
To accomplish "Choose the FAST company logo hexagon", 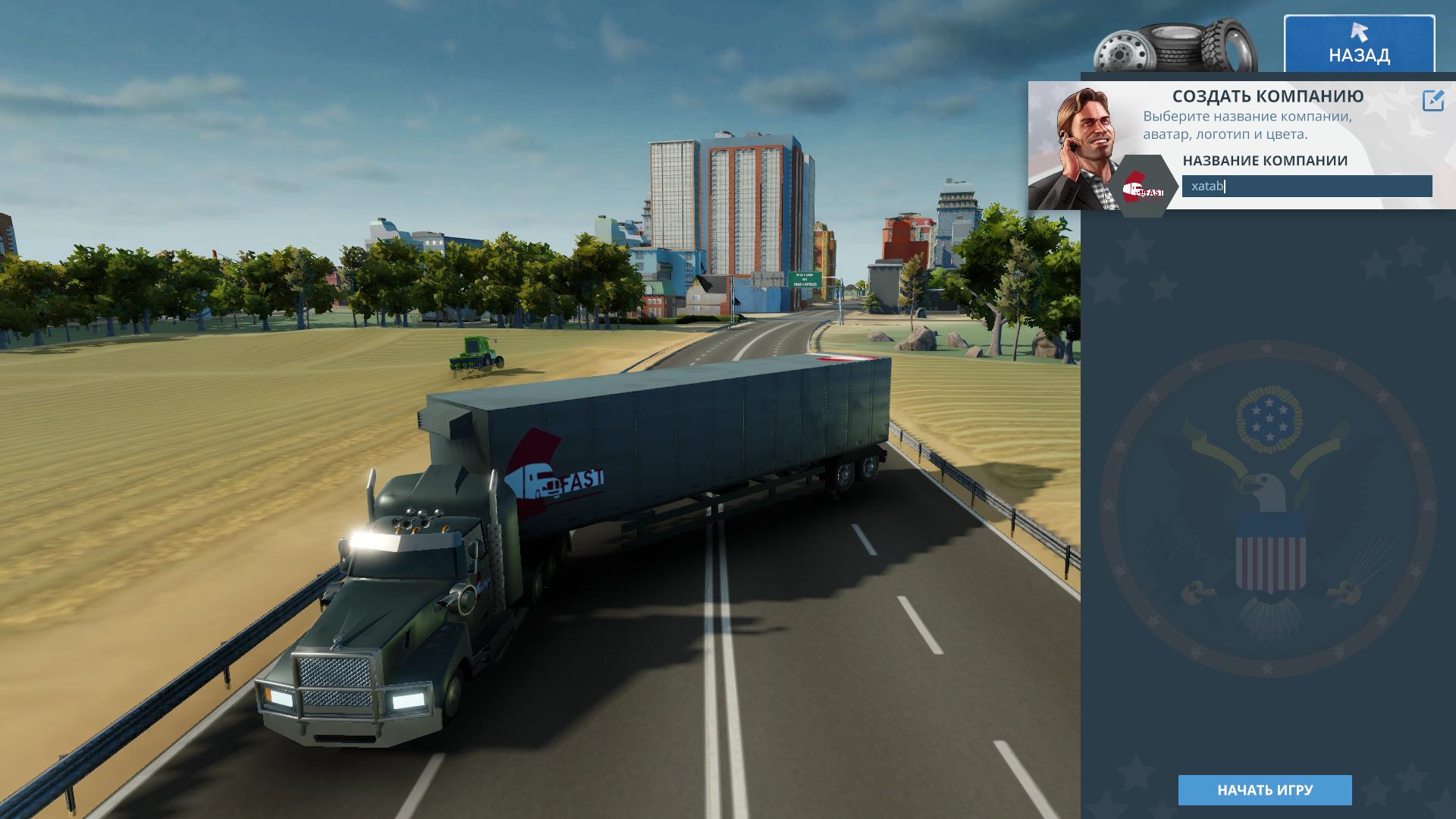I will pyautogui.click(x=1143, y=187).
